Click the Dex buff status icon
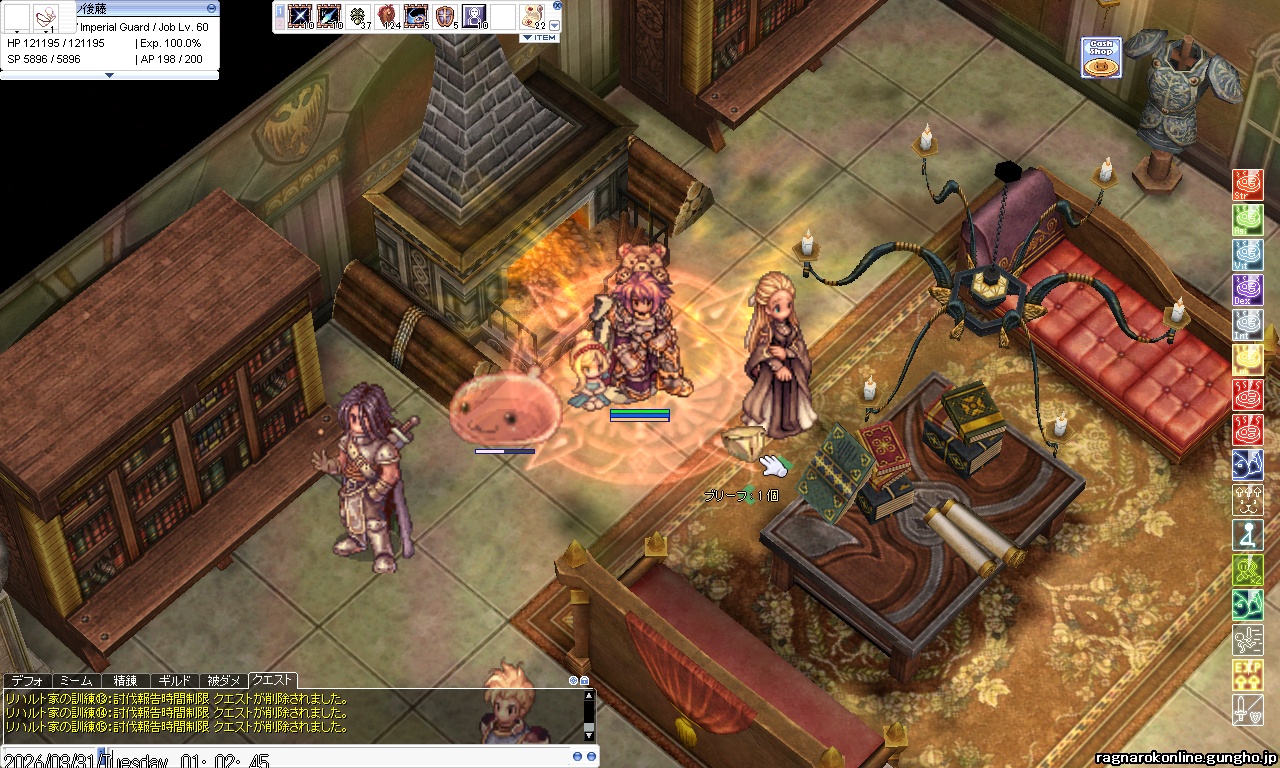Image resolution: width=1280 pixels, height=768 pixels. 1247,290
